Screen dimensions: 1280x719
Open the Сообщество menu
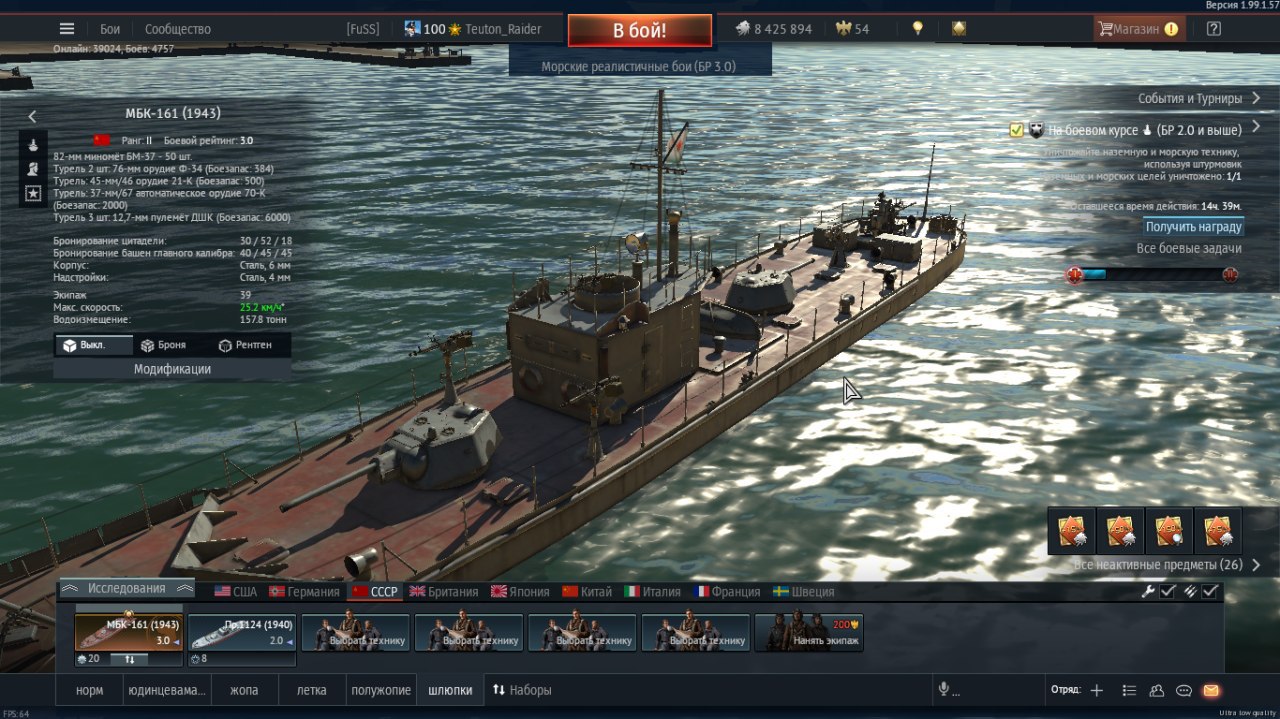[178, 29]
